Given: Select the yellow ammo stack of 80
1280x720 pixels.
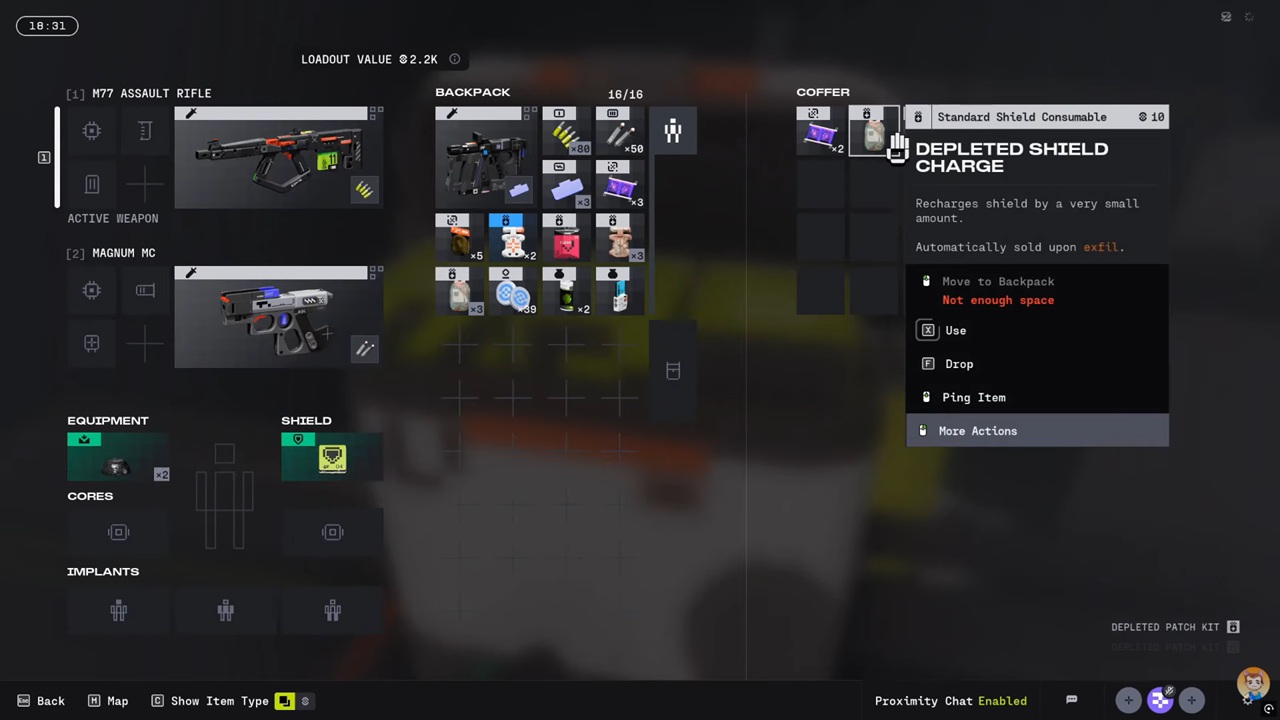Looking at the screenshot, I should click(x=566, y=131).
